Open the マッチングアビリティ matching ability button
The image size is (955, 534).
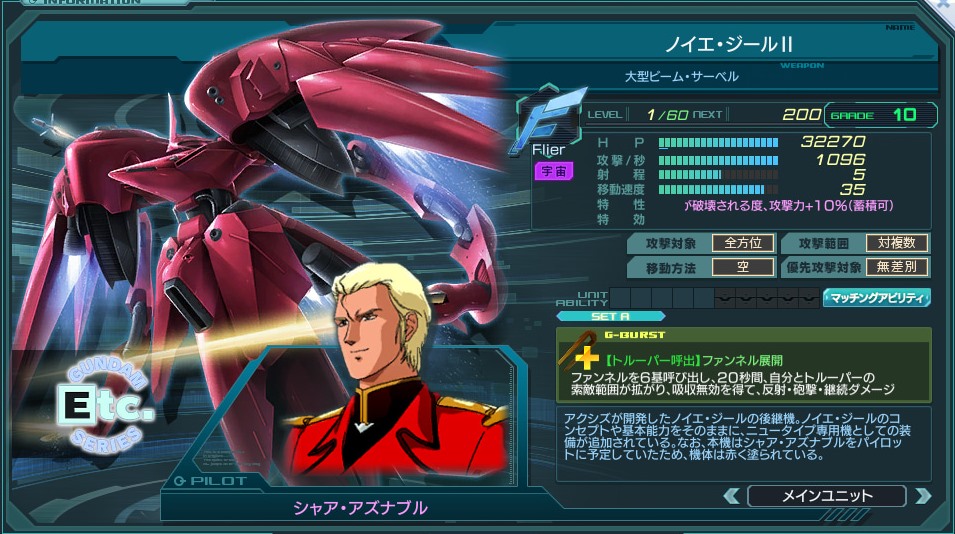[876, 297]
